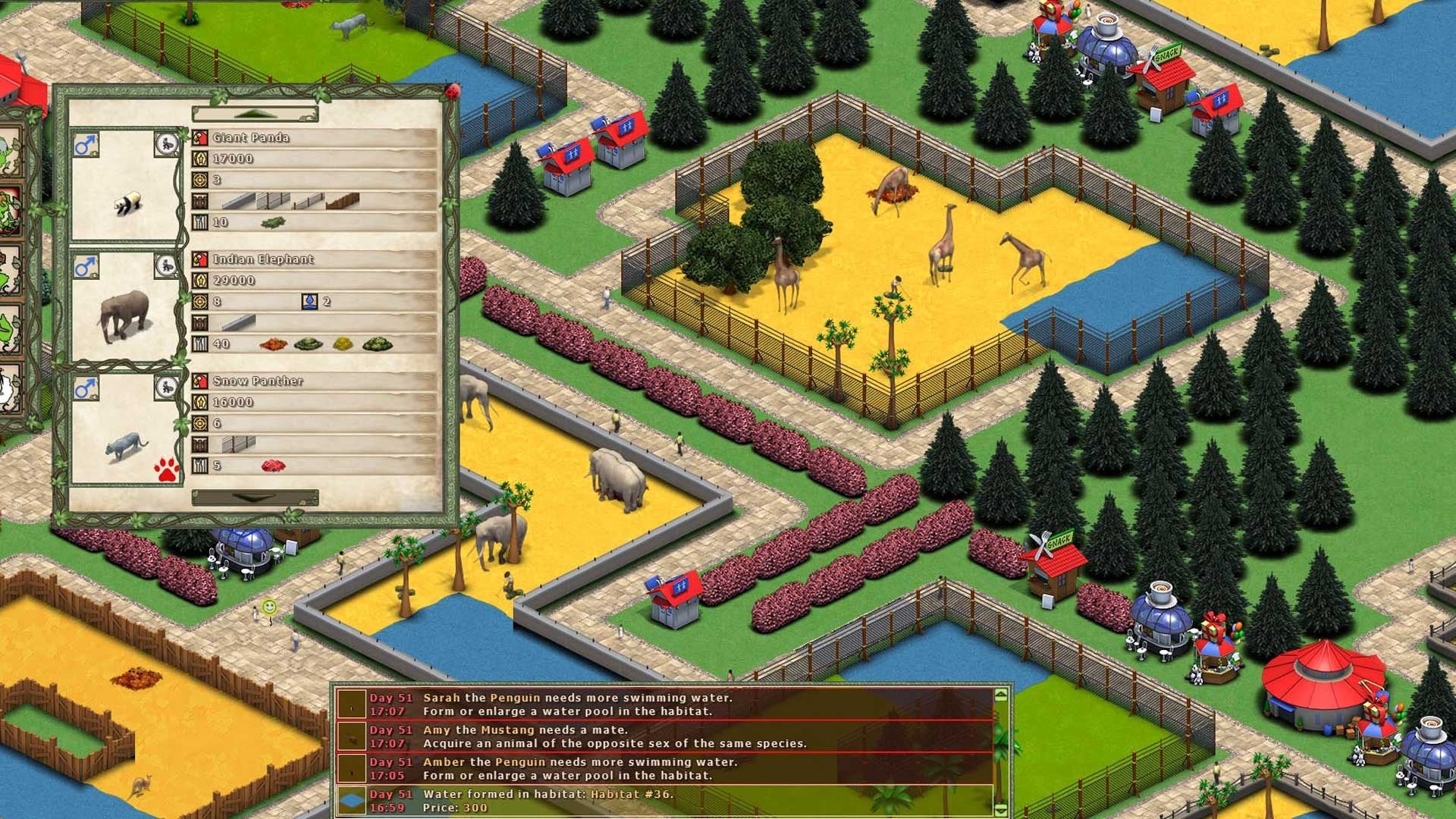Image resolution: width=1456 pixels, height=819 pixels.
Task: Click the Snow Panther's round animal info icon
Action: pyautogui.click(x=167, y=388)
